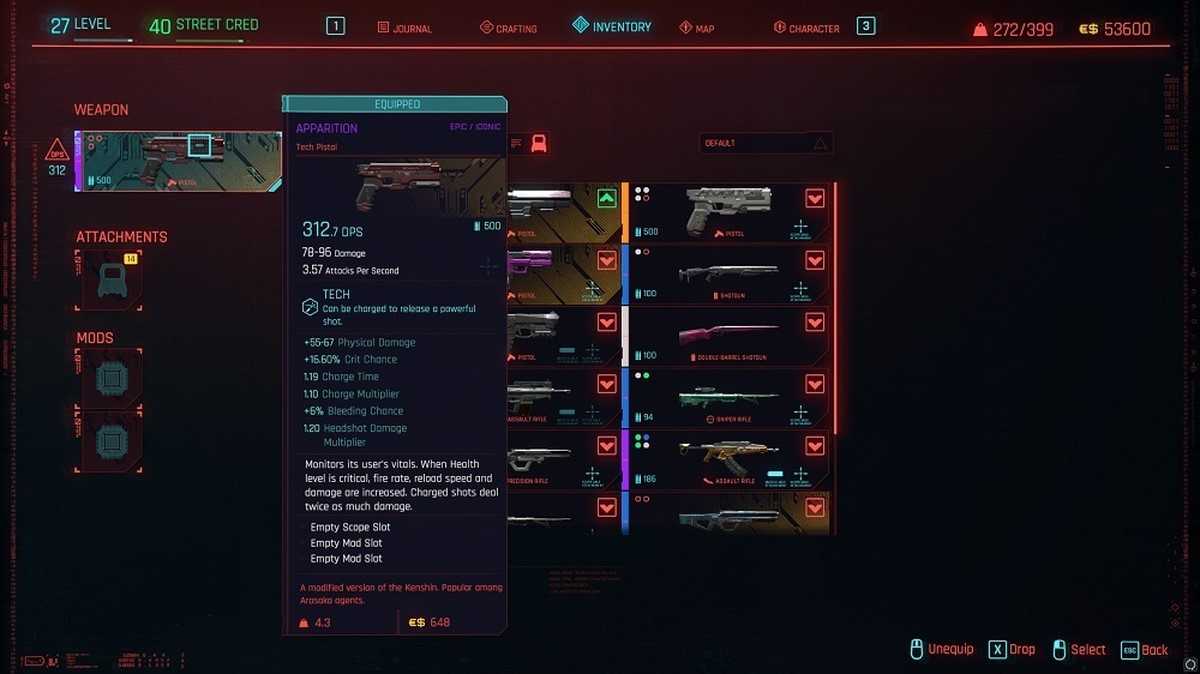
Task: Choose the grey pistol with 500 ammo
Action: [728, 213]
